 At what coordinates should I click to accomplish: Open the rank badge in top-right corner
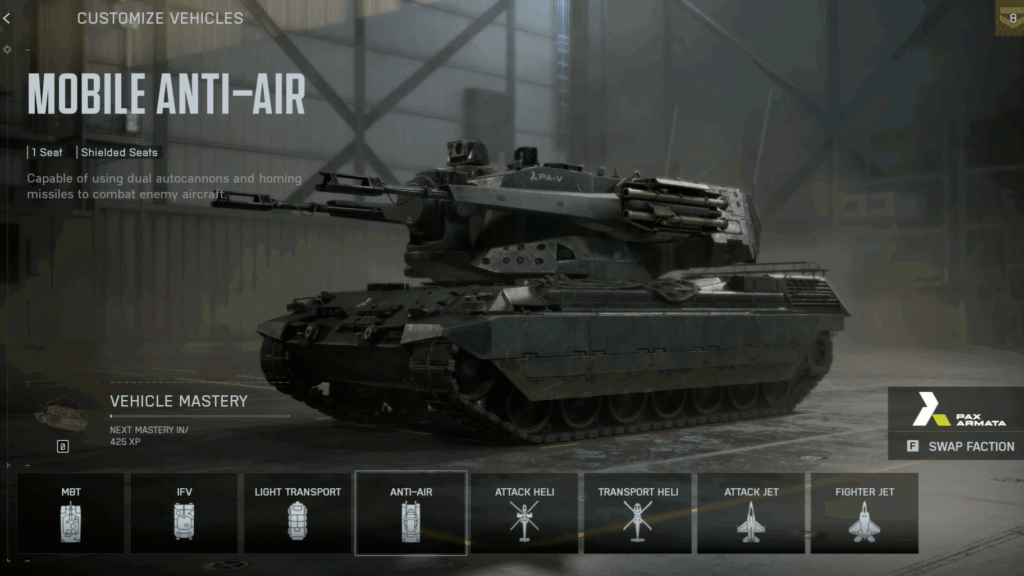(x=1010, y=18)
